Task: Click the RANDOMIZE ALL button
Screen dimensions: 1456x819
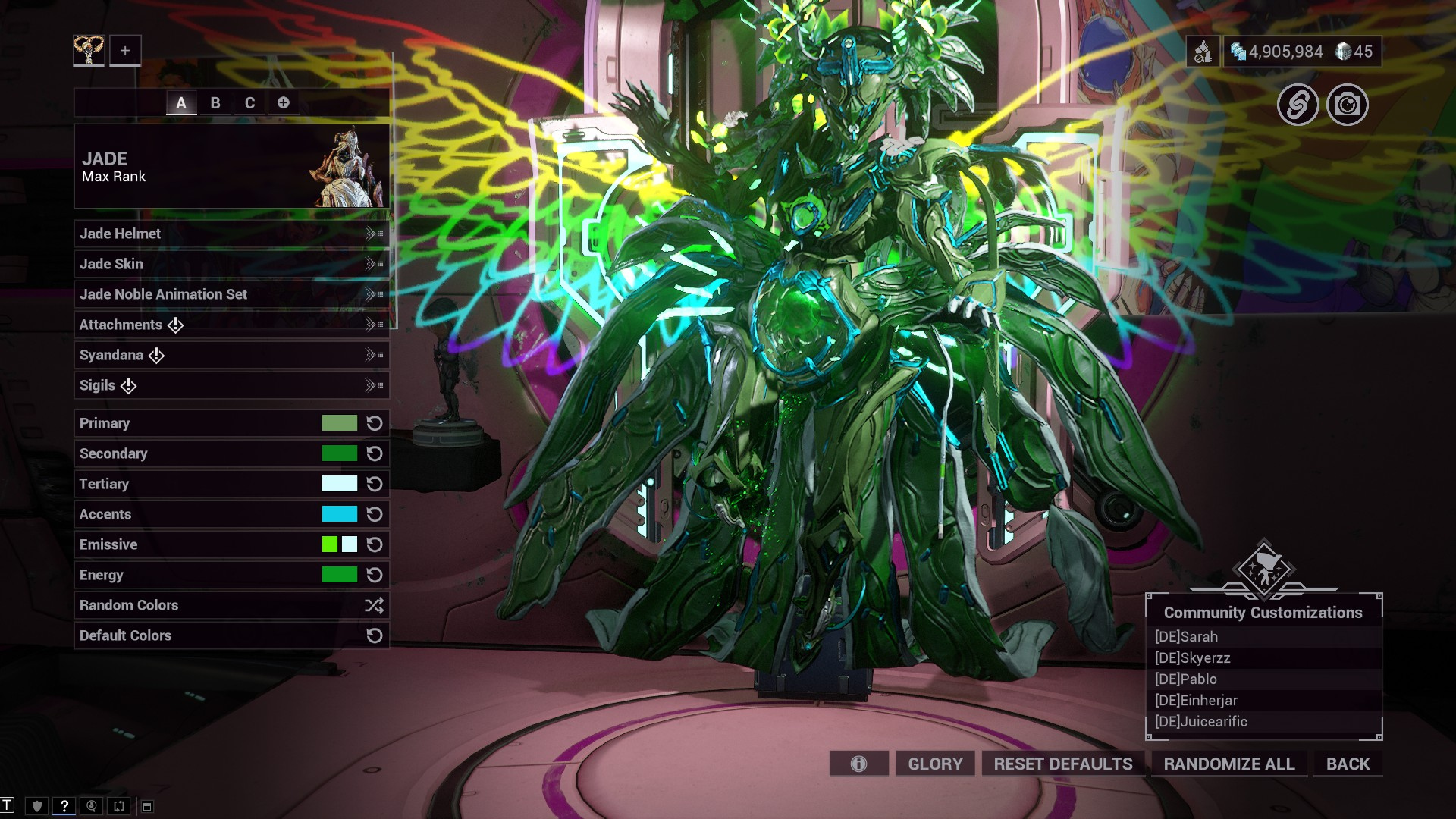Action: click(1228, 764)
